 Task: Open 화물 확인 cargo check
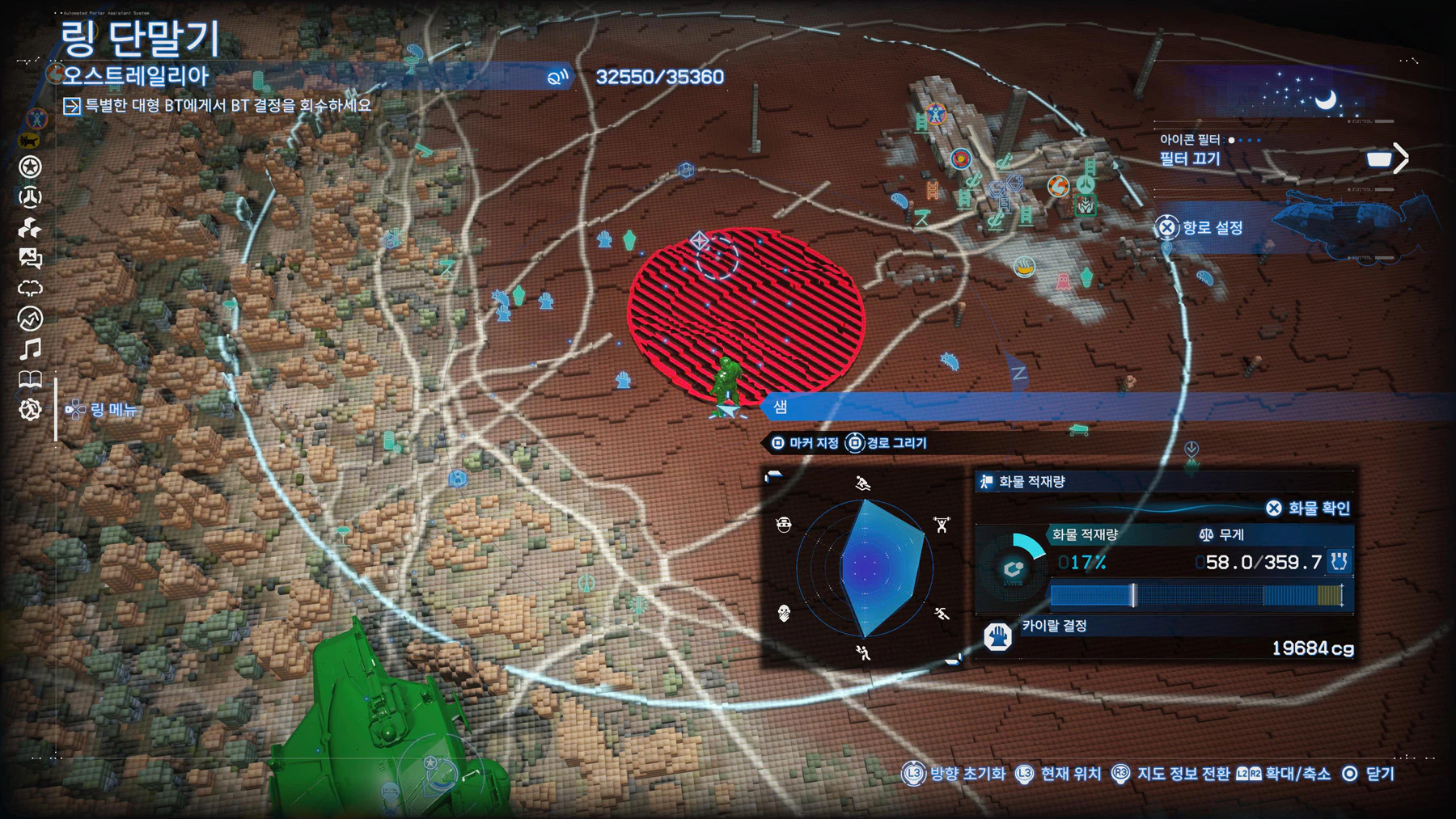coord(1309,508)
